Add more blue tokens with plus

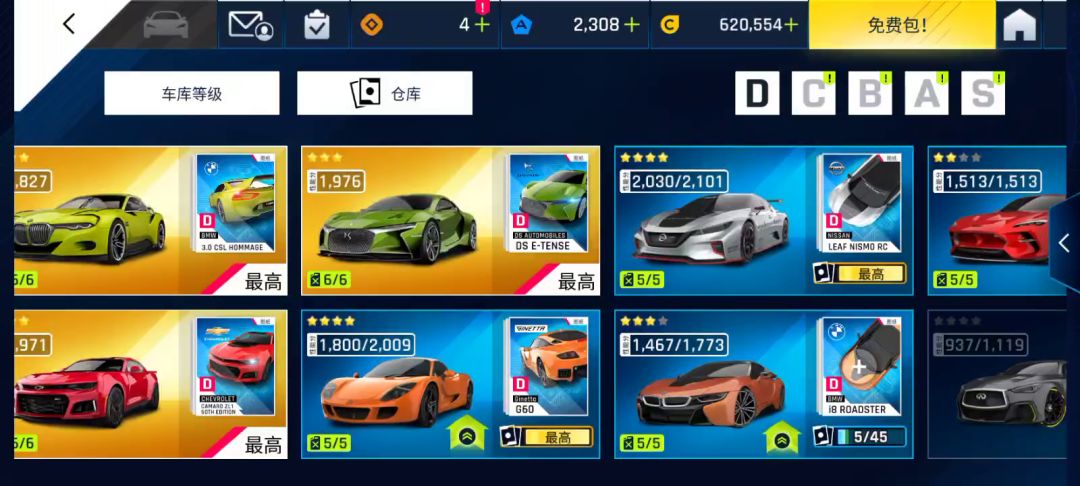(x=632, y=25)
